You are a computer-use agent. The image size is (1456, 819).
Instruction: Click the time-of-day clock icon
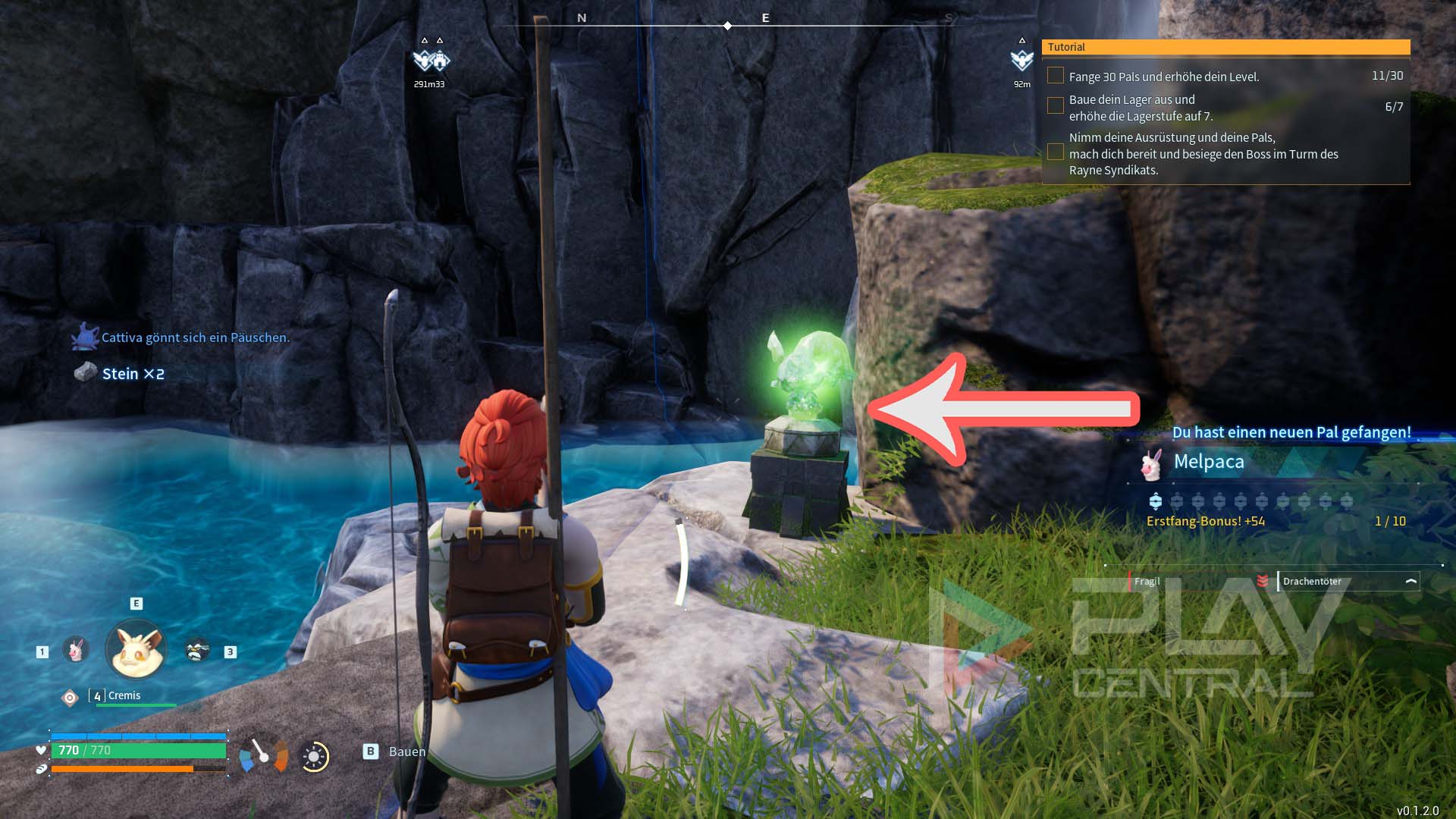click(314, 756)
